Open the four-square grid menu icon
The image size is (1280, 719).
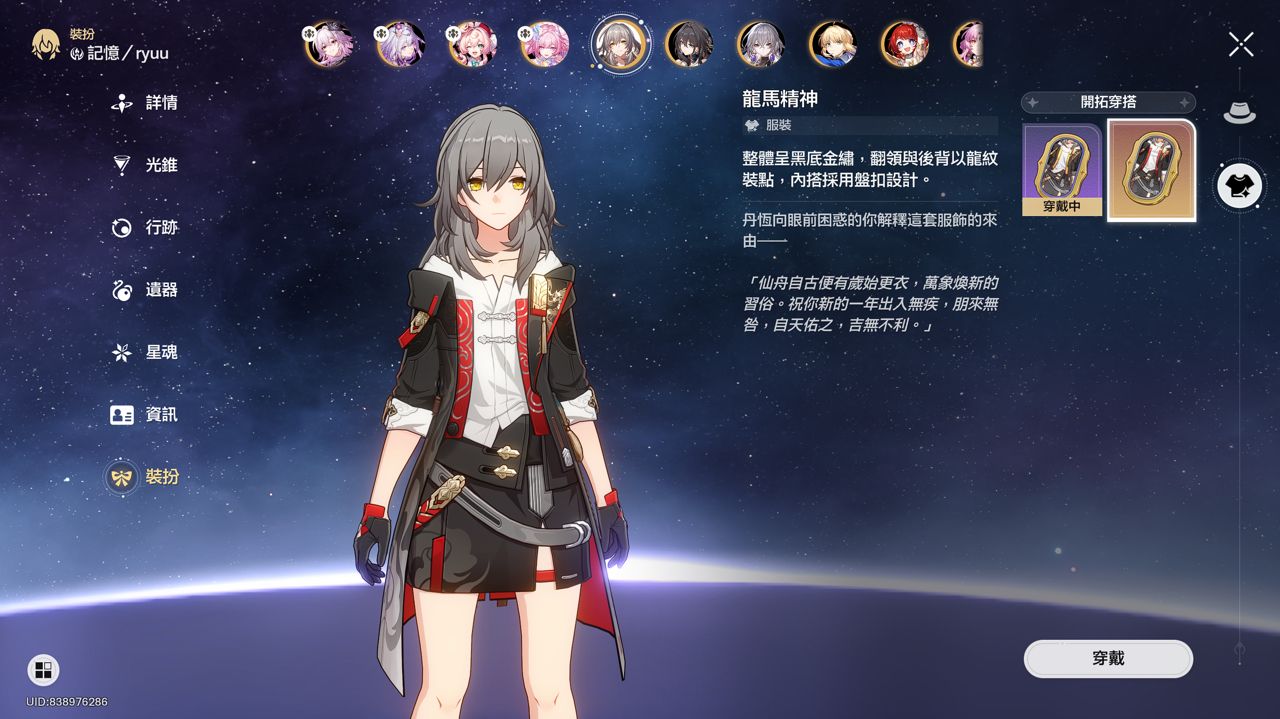(x=43, y=670)
